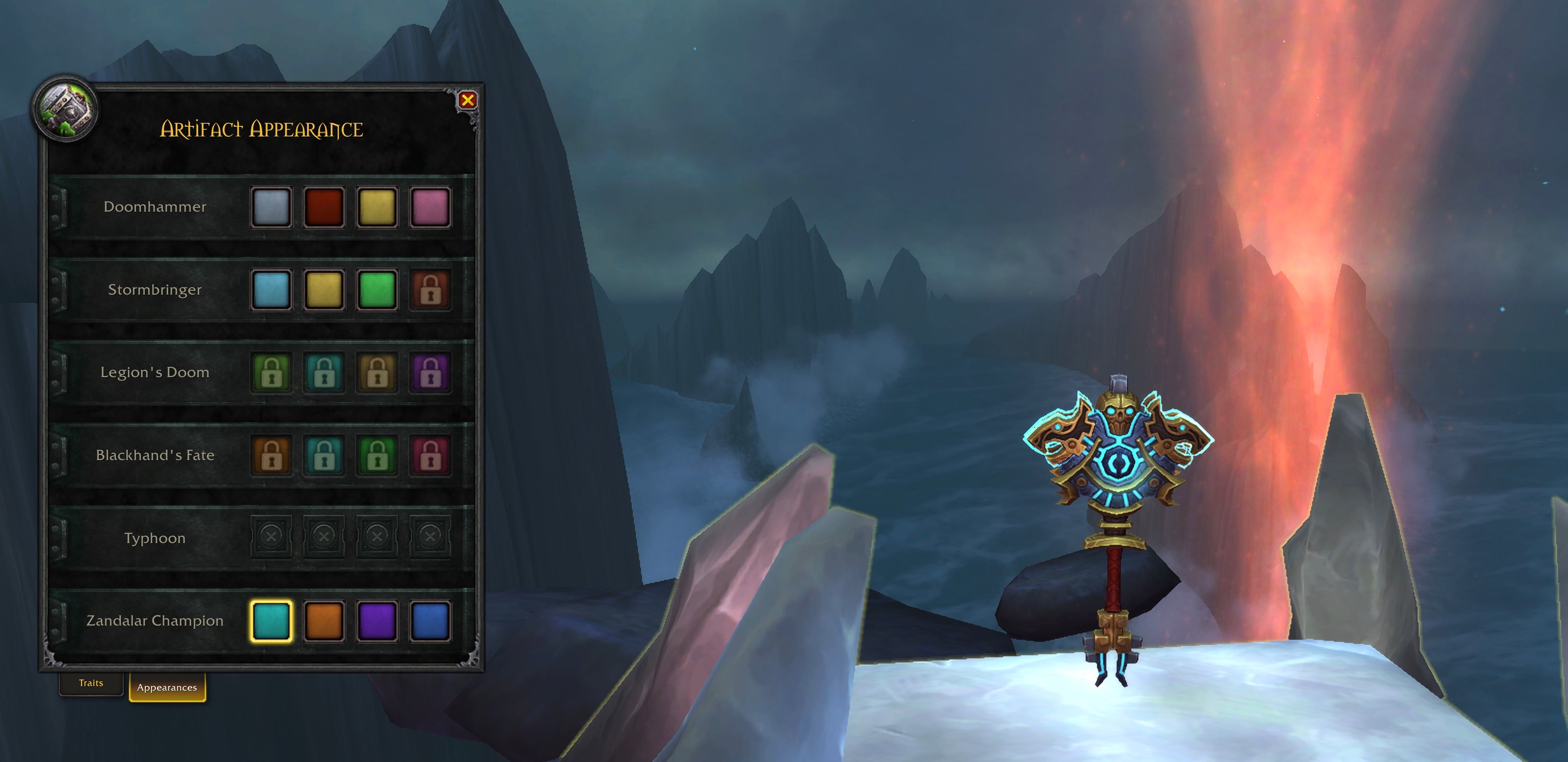Image resolution: width=1568 pixels, height=762 pixels.
Task: Select the red Doomhammer tint
Action: click(x=324, y=207)
